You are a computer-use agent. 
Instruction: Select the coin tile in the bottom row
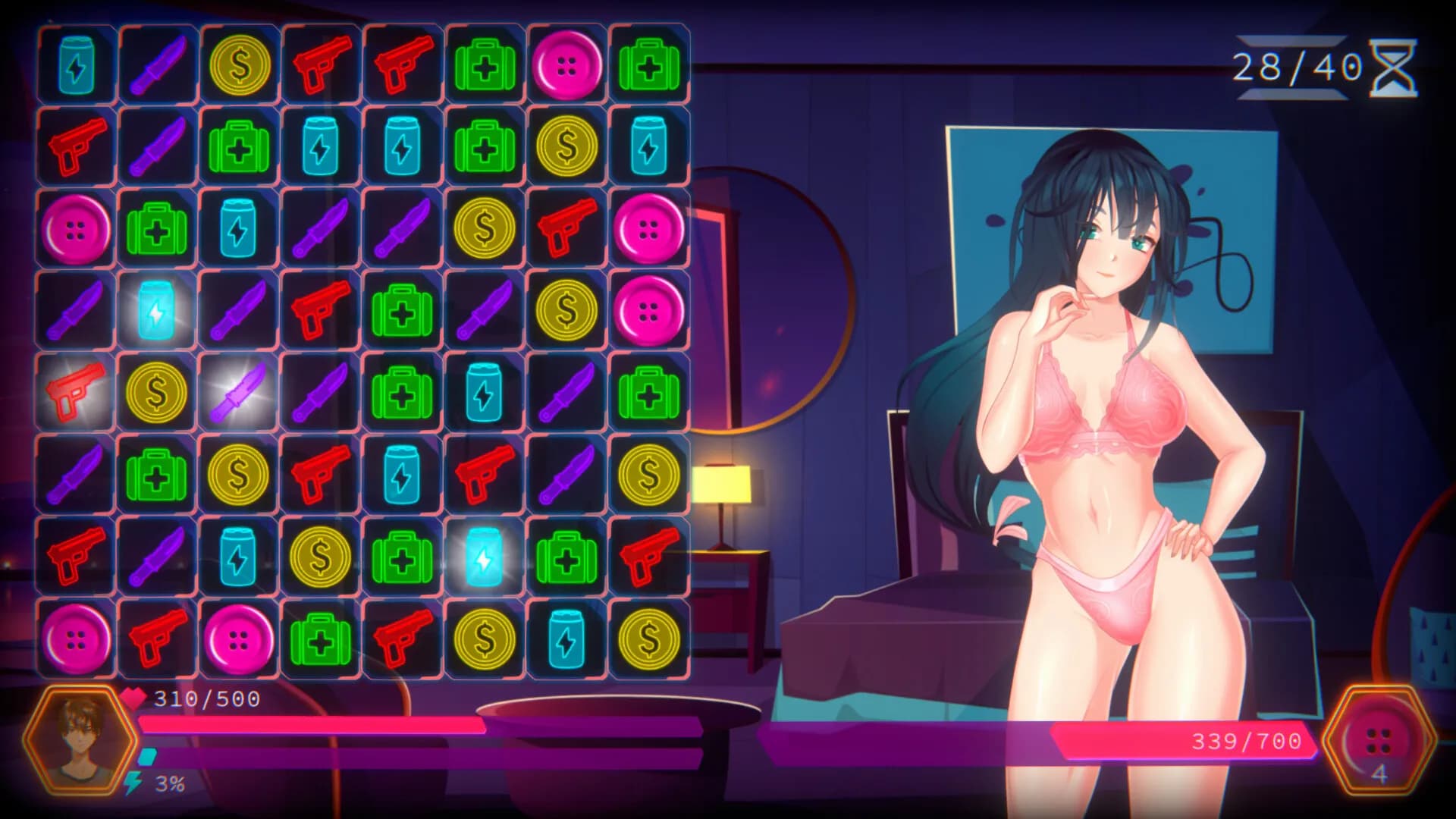pos(485,639)
